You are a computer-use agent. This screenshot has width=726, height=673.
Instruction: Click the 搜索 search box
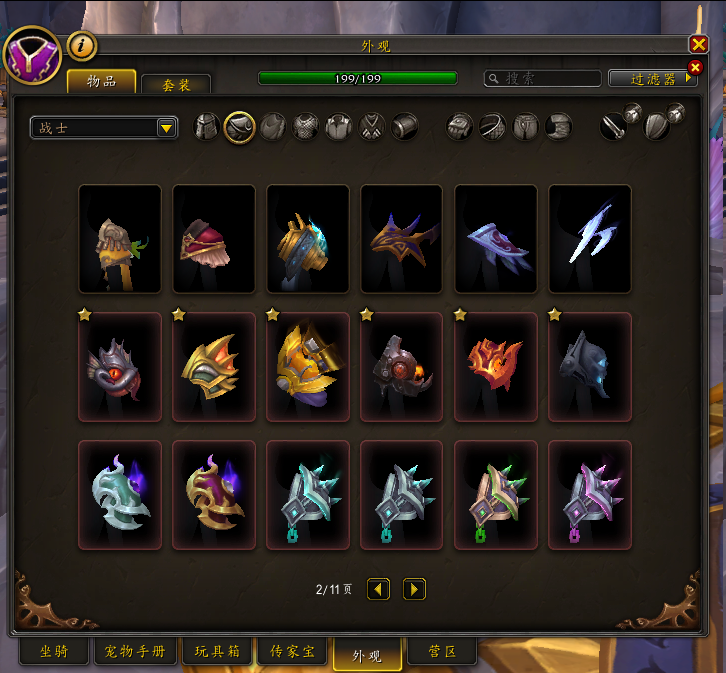point(543,78)
